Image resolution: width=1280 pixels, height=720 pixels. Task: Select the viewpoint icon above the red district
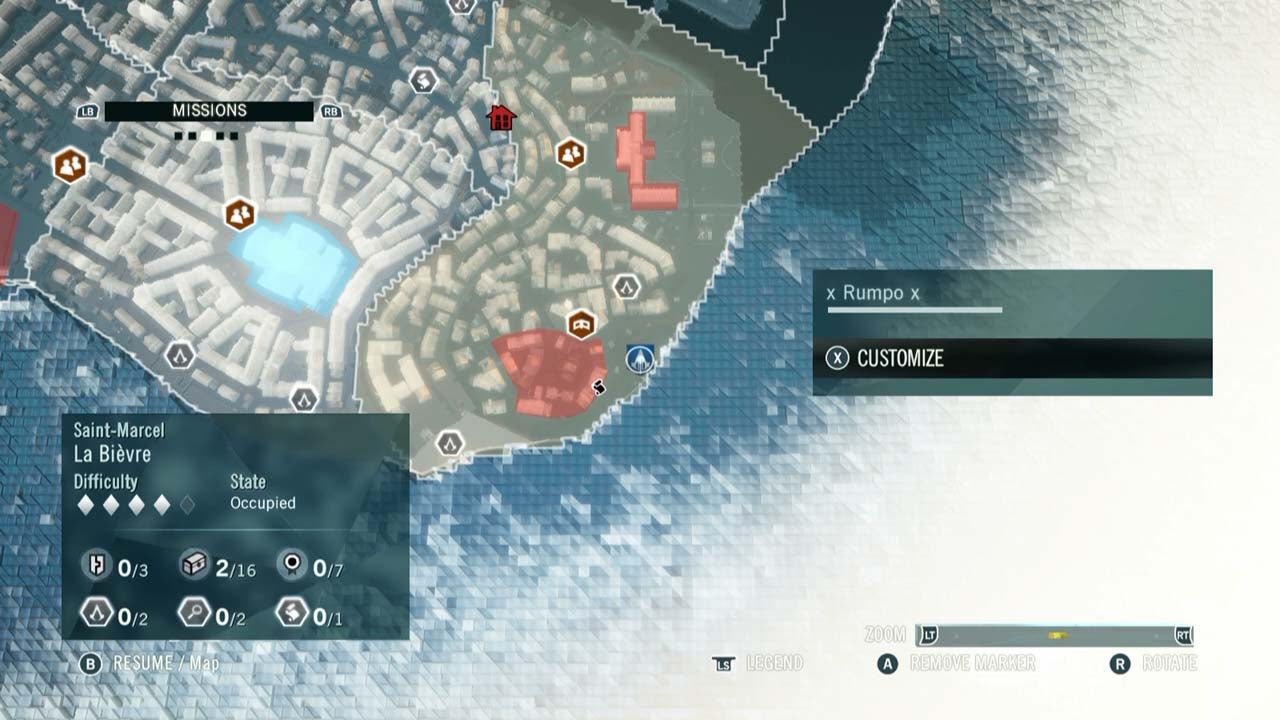626,287
